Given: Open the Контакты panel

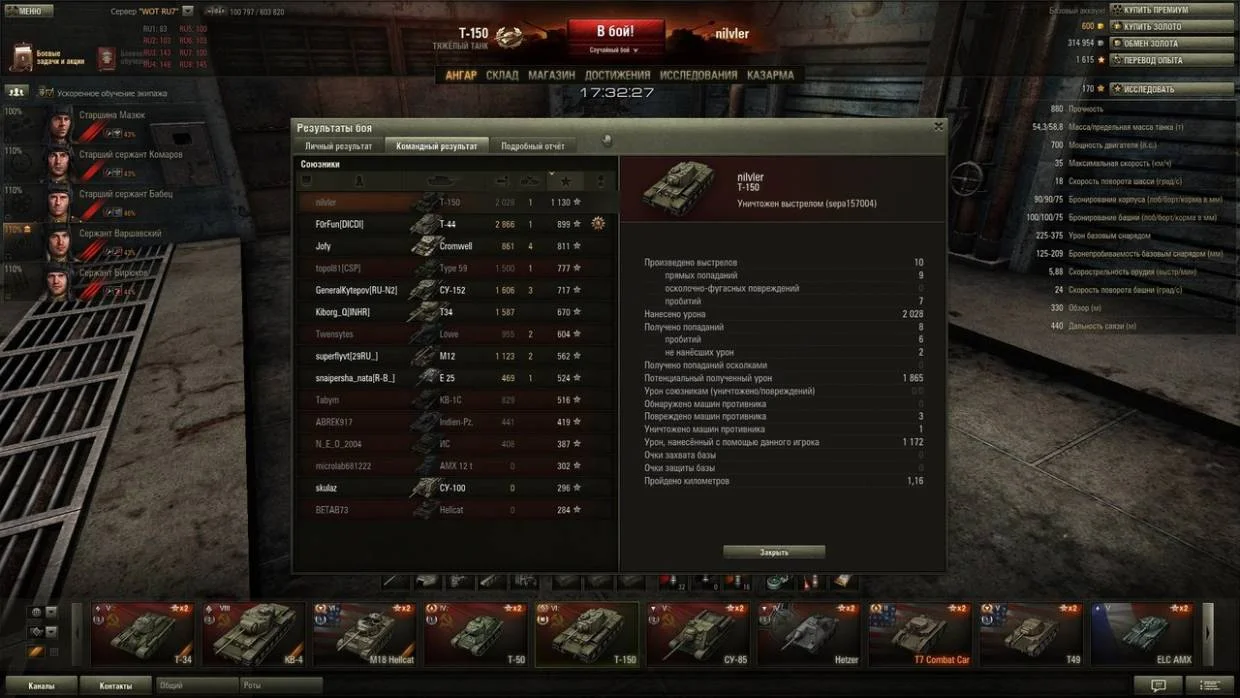Looking at the screenshot, I should click(x=116, y=686).
